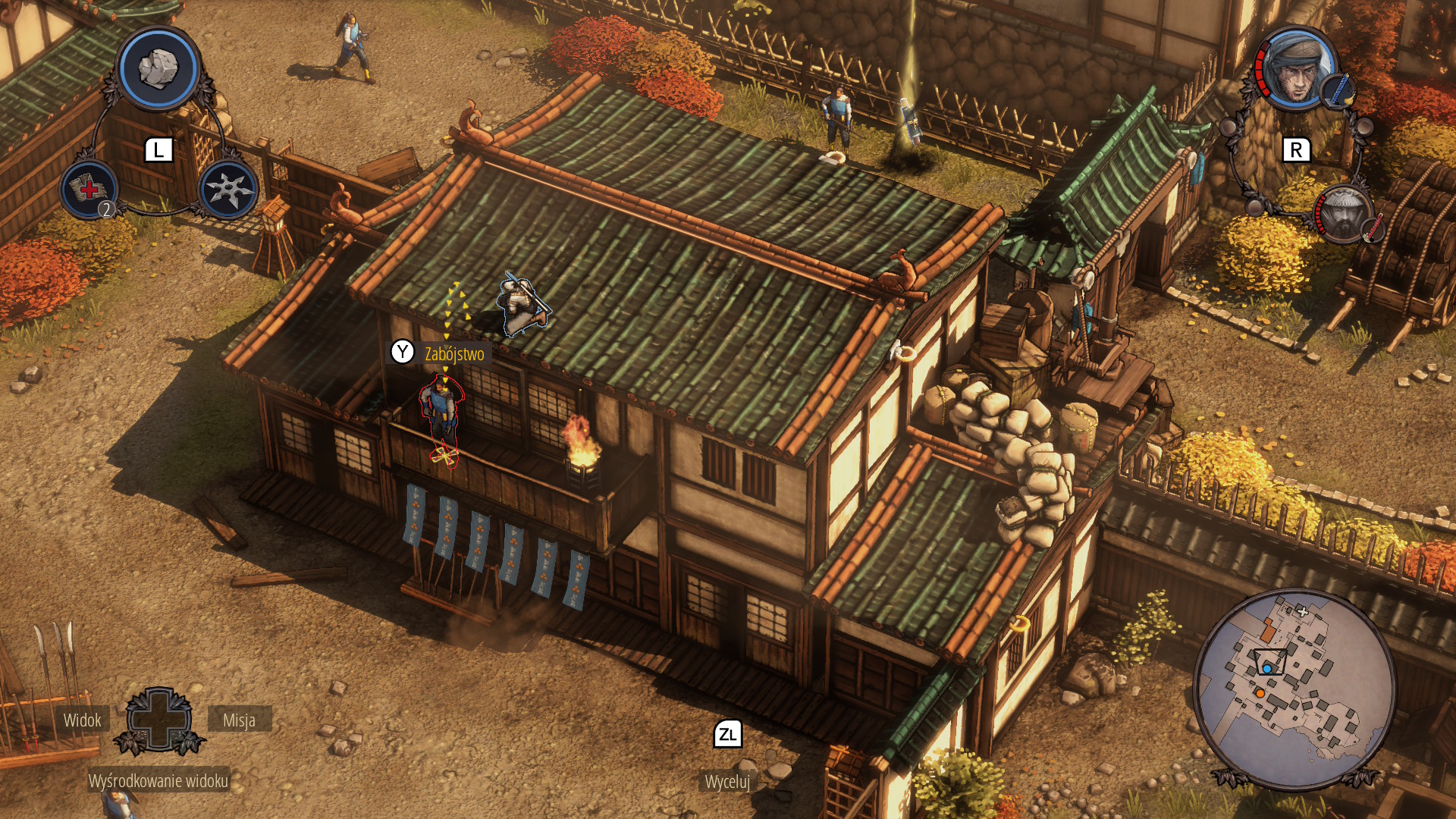Activate the Zabójstwo assassination command
Image resolution: width=1456 pixels, height=819 pixels.
point(453,352)
